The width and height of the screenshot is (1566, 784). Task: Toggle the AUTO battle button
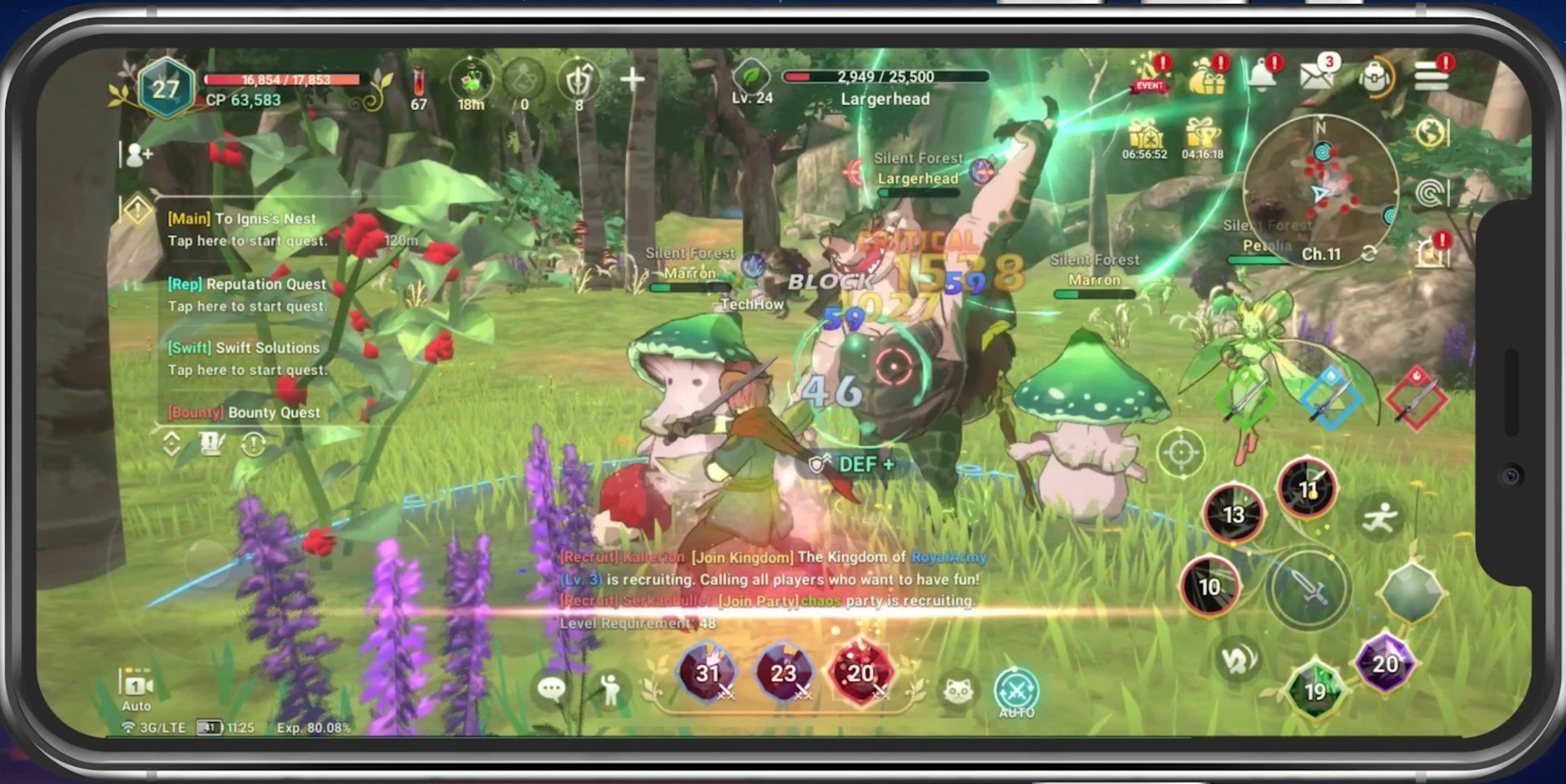point(1016,690)
